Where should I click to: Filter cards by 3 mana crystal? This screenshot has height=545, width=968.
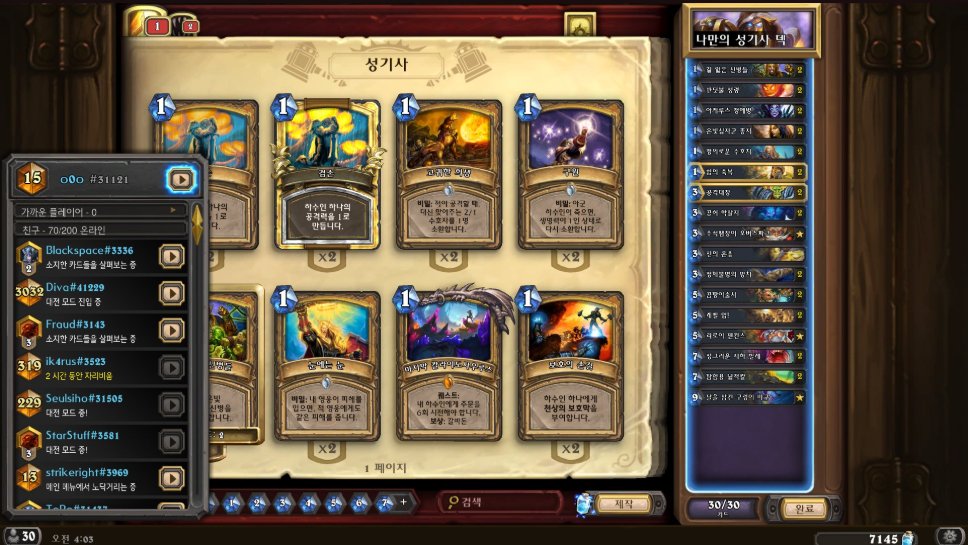(x=283, y=503)
